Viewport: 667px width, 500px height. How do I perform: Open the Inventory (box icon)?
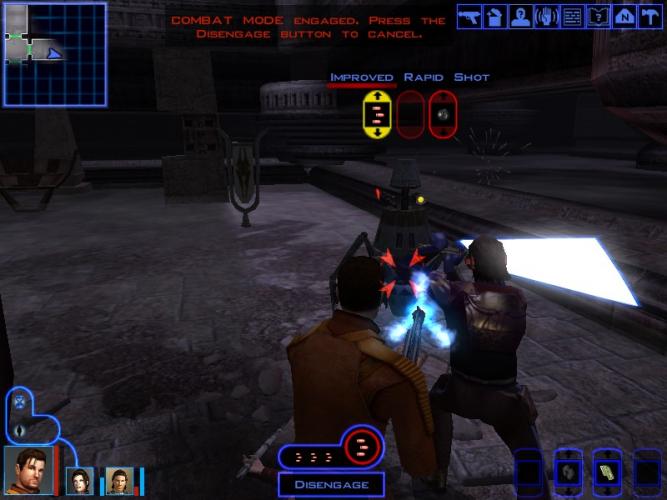494,15
